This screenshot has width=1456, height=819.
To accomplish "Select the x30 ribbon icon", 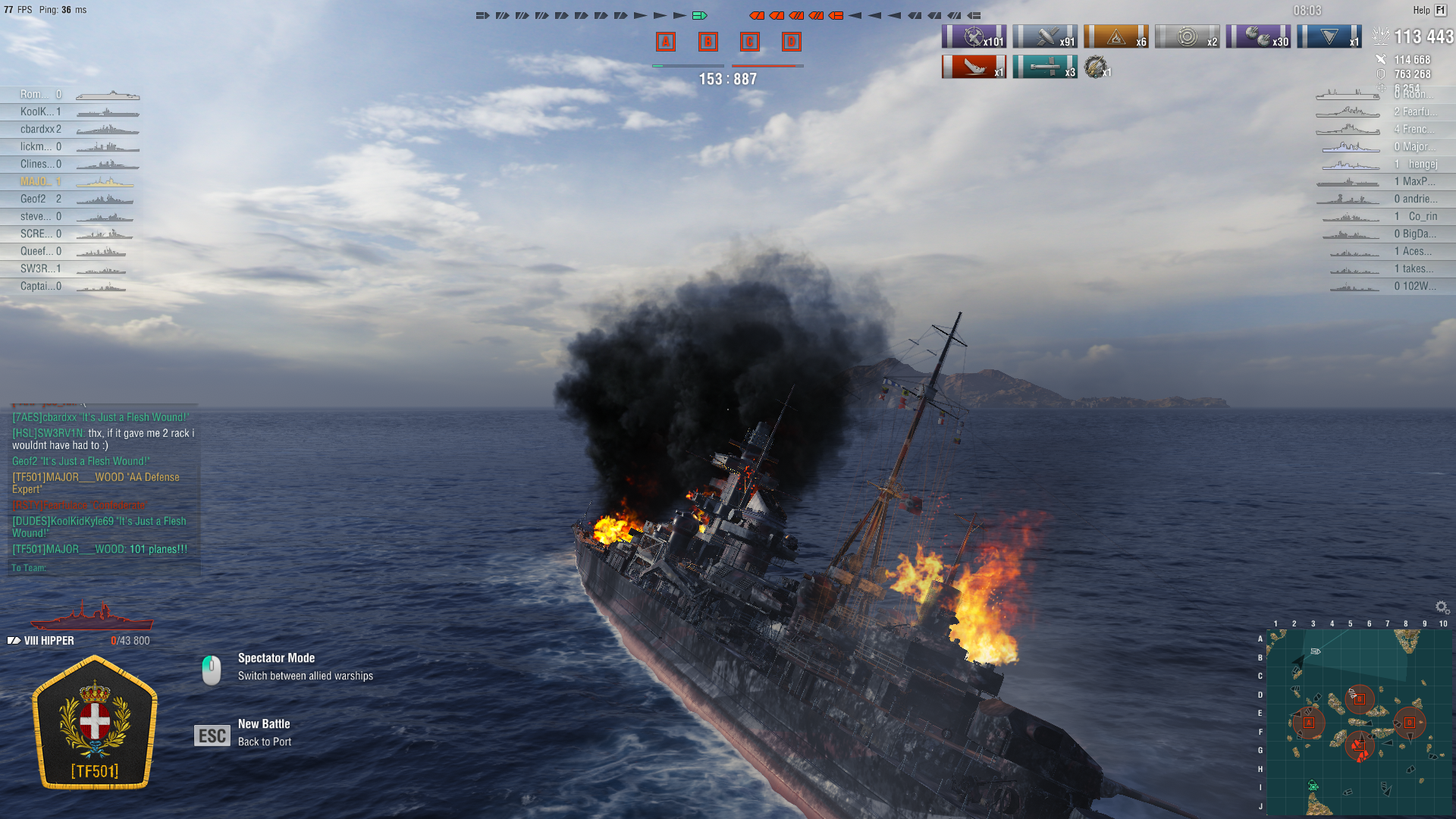I will coord(1258,36).
